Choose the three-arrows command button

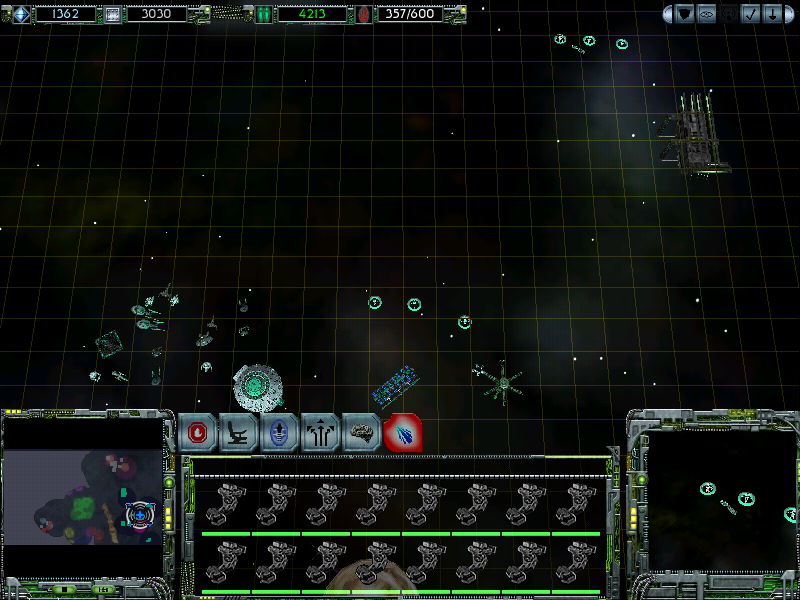pos(321,433)
